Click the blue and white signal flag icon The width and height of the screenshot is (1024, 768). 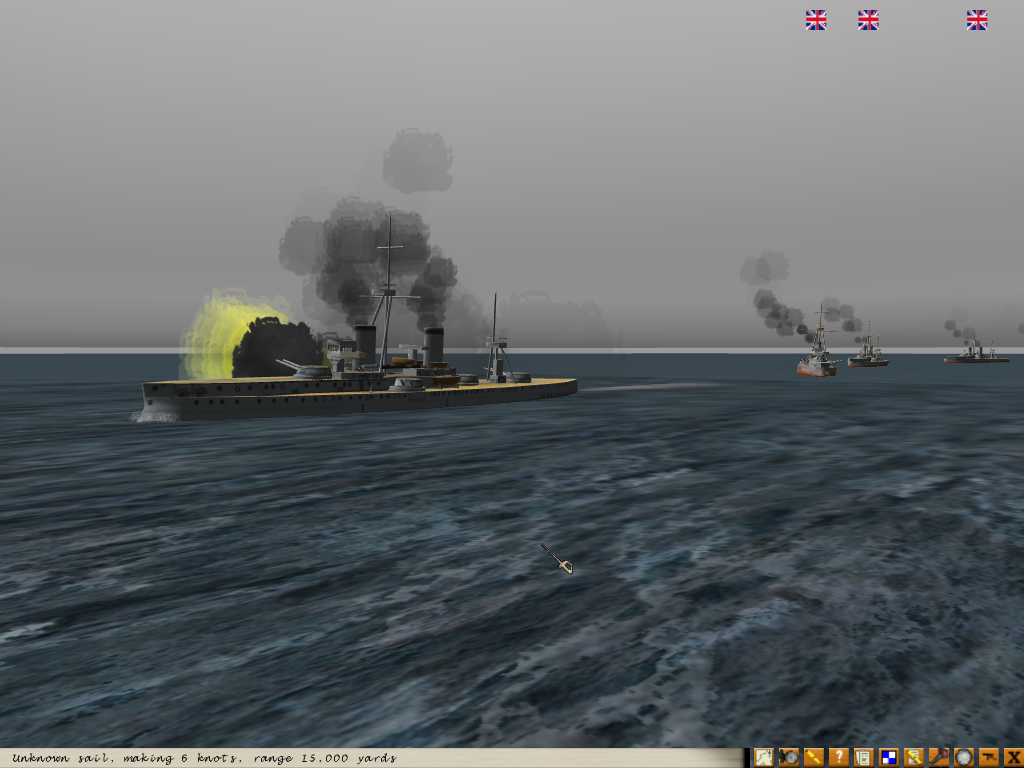889,758
